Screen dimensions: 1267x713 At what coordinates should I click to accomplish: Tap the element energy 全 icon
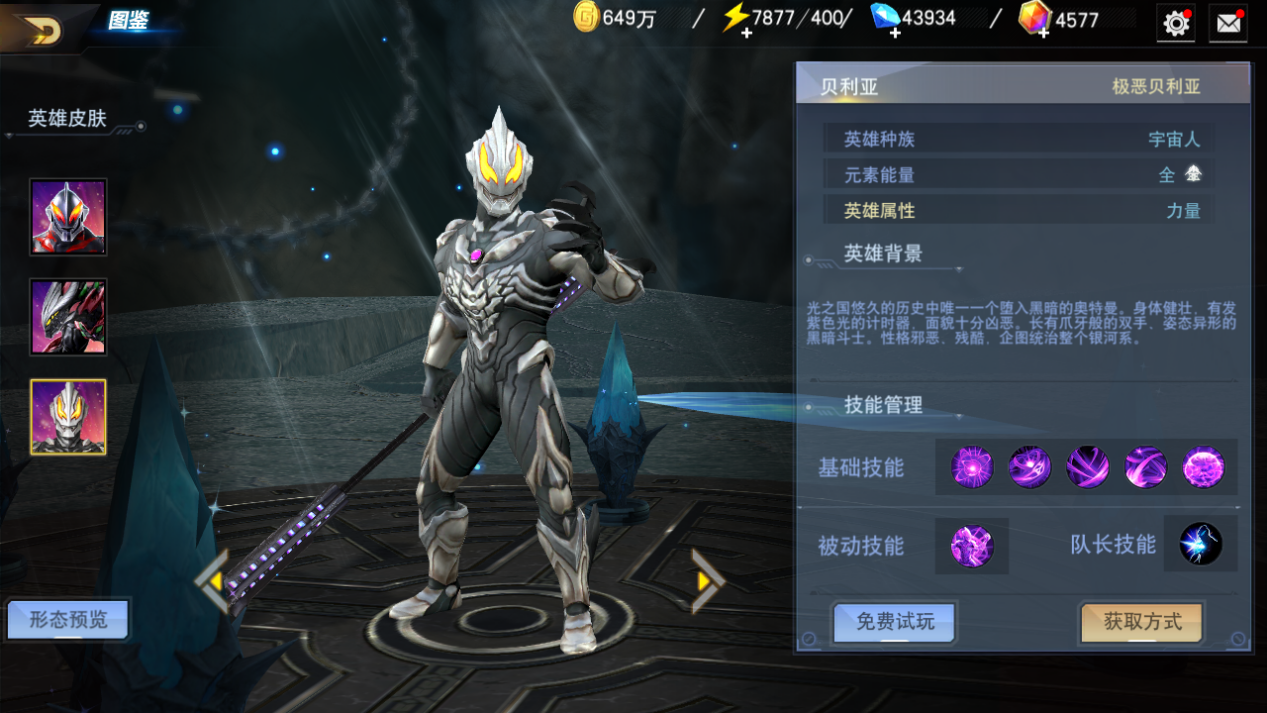(x=1192, y=174)
